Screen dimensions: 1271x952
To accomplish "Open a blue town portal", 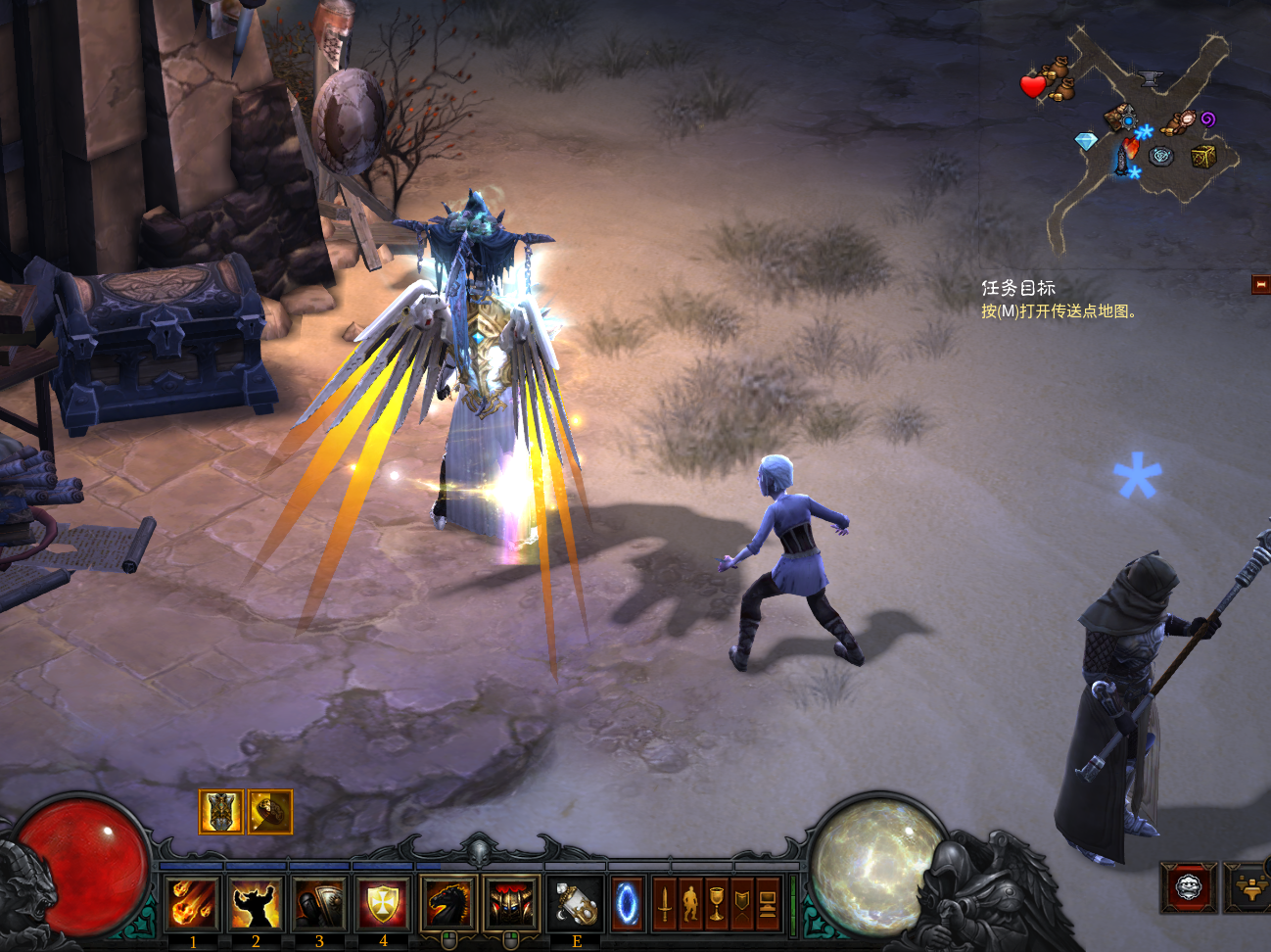I will (628, 903).
